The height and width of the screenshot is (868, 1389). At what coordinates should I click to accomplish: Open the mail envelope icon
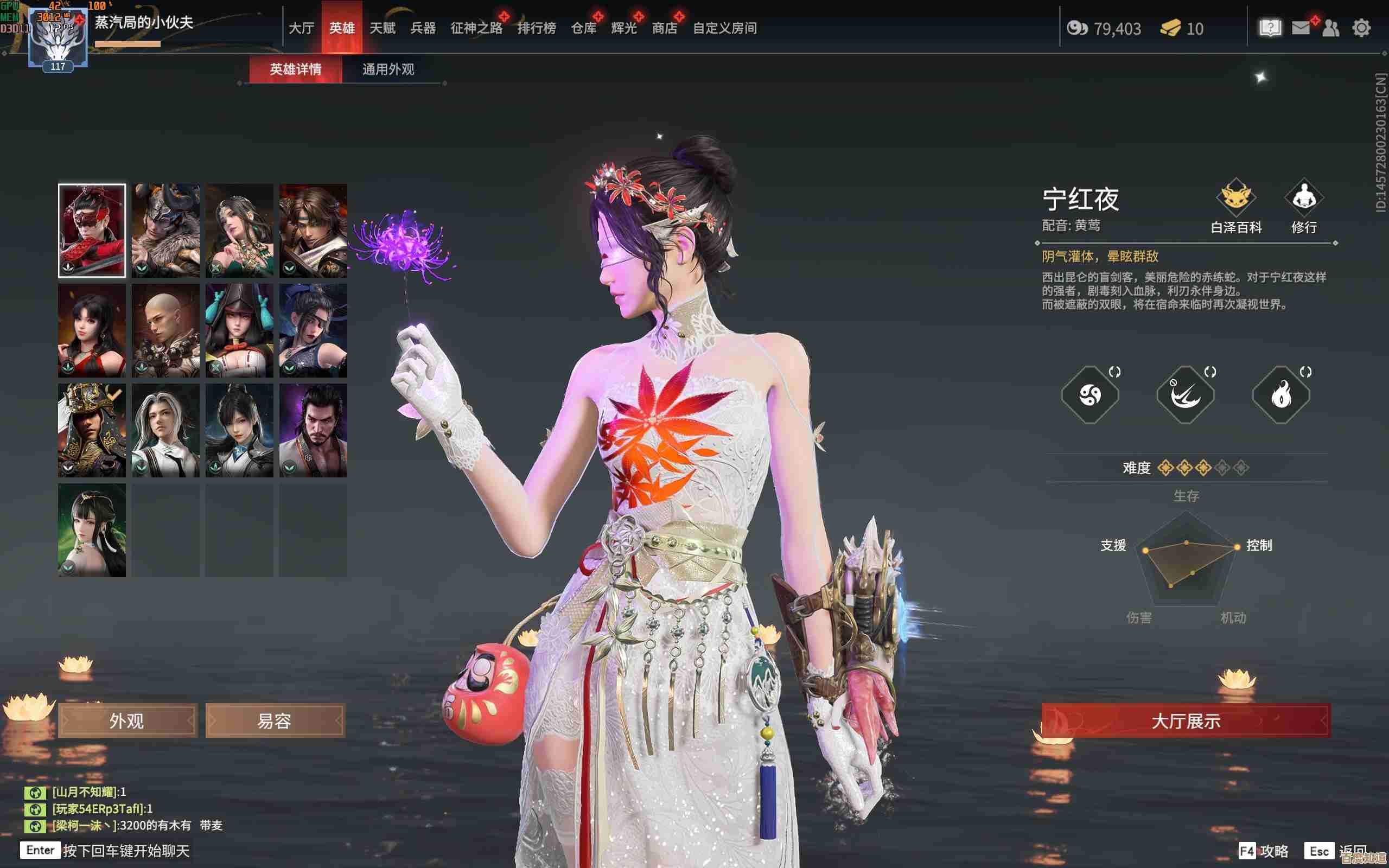tap(1301, 28)
